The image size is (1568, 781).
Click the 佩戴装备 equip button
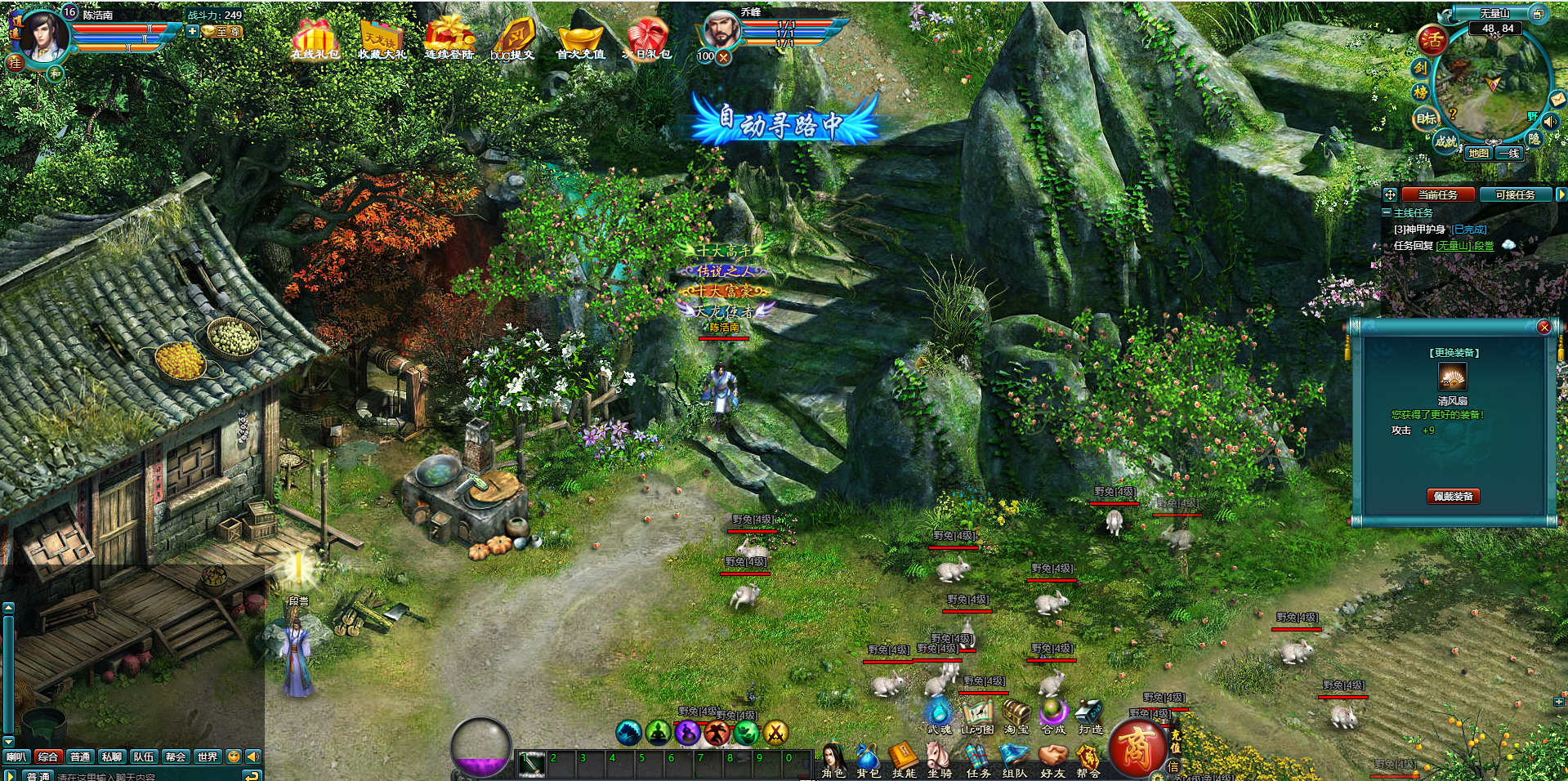[x=1453, y=496]
